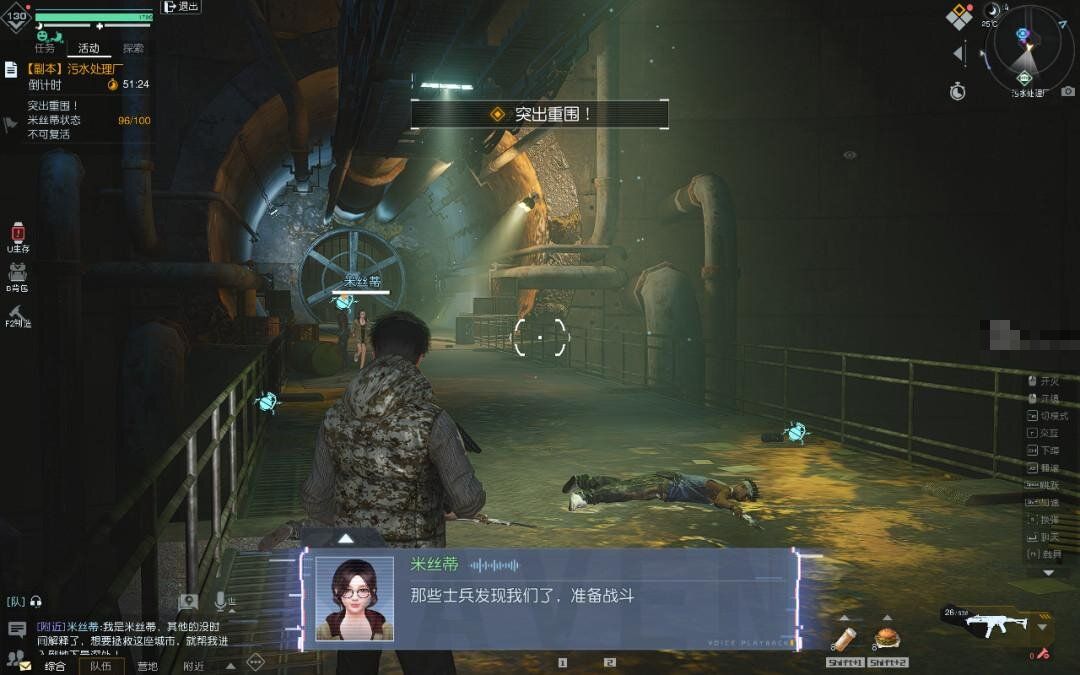Switch chat to the 综合 channel
This screenshot has height=675, width=1080.
click(55, 666)
